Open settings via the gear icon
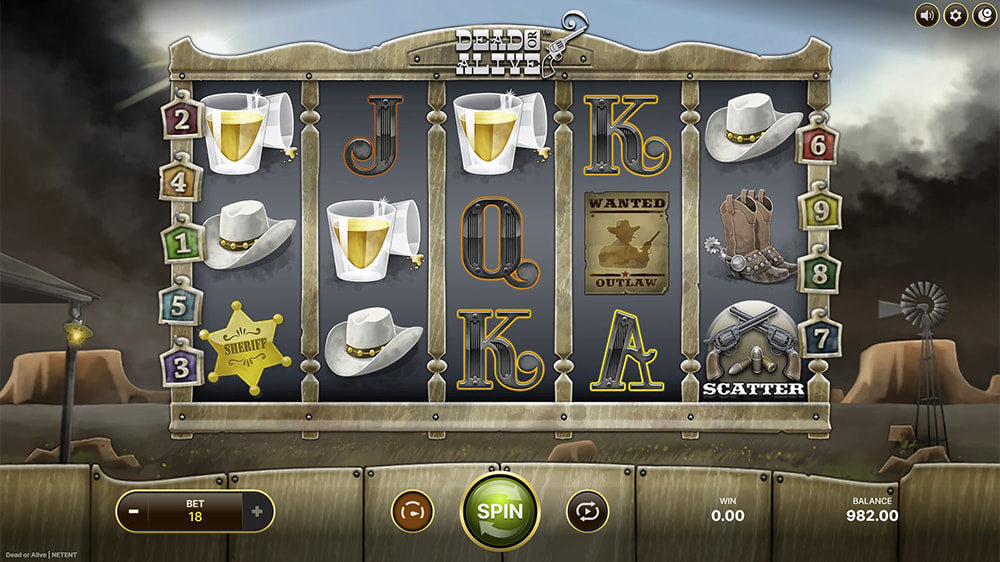 click(956, 15)
